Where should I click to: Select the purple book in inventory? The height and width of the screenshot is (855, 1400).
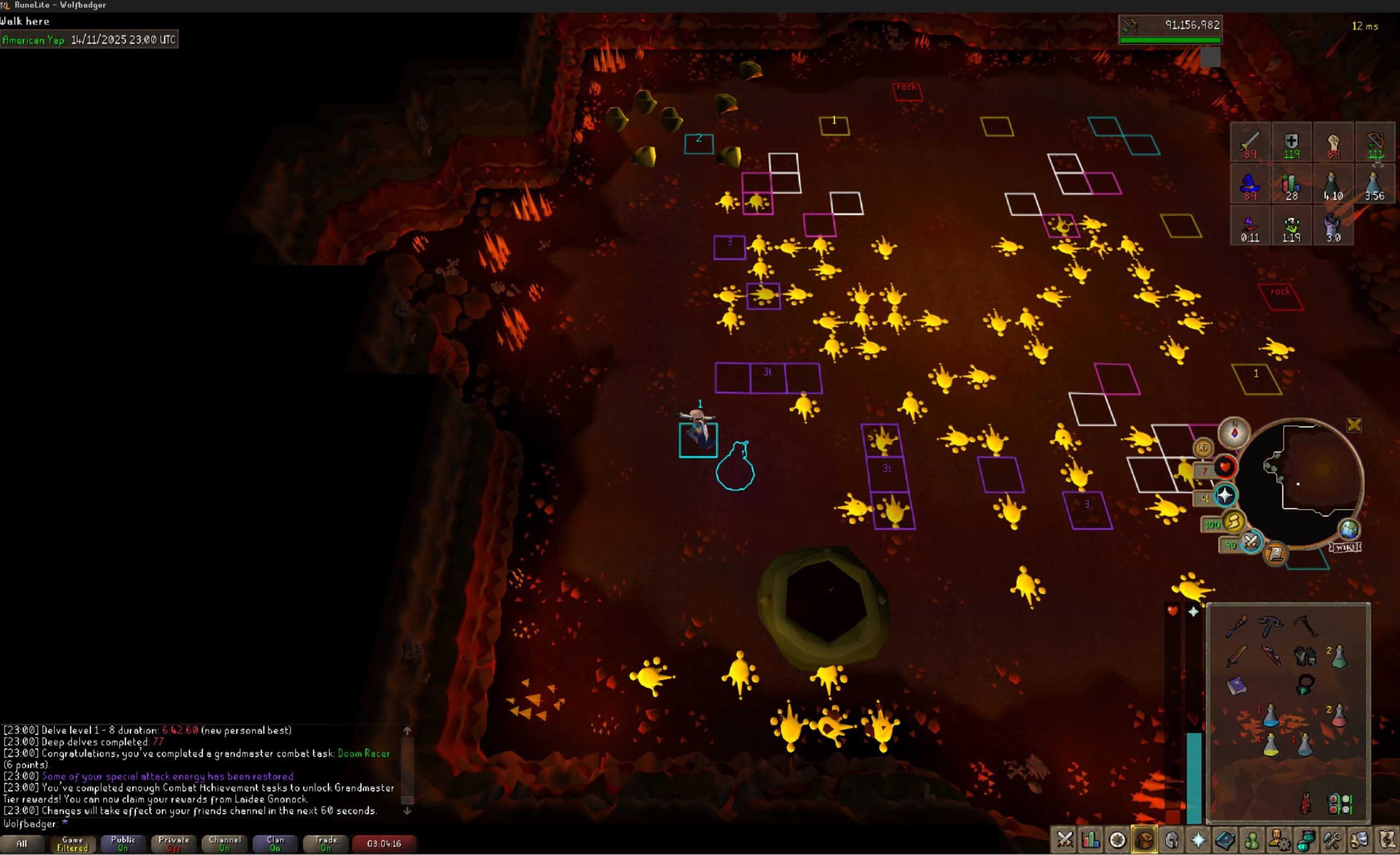pos(1236,686)
